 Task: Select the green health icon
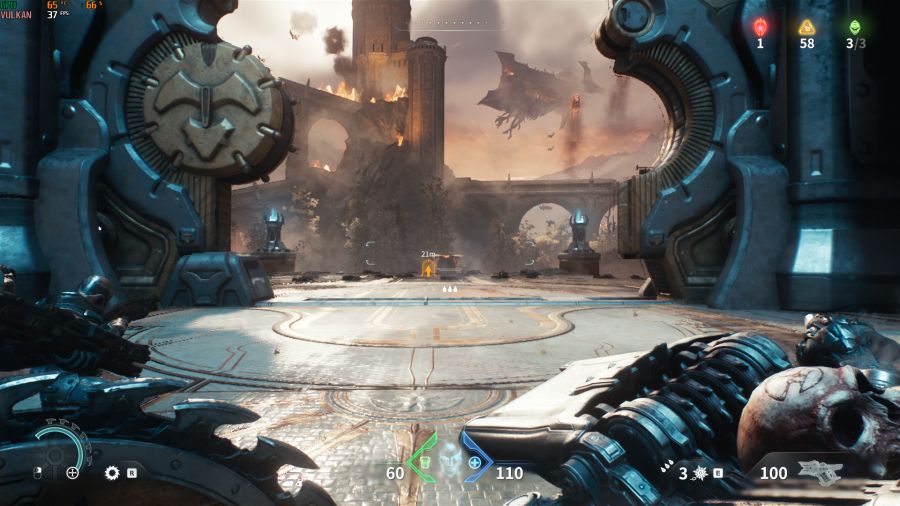point(424,463)
